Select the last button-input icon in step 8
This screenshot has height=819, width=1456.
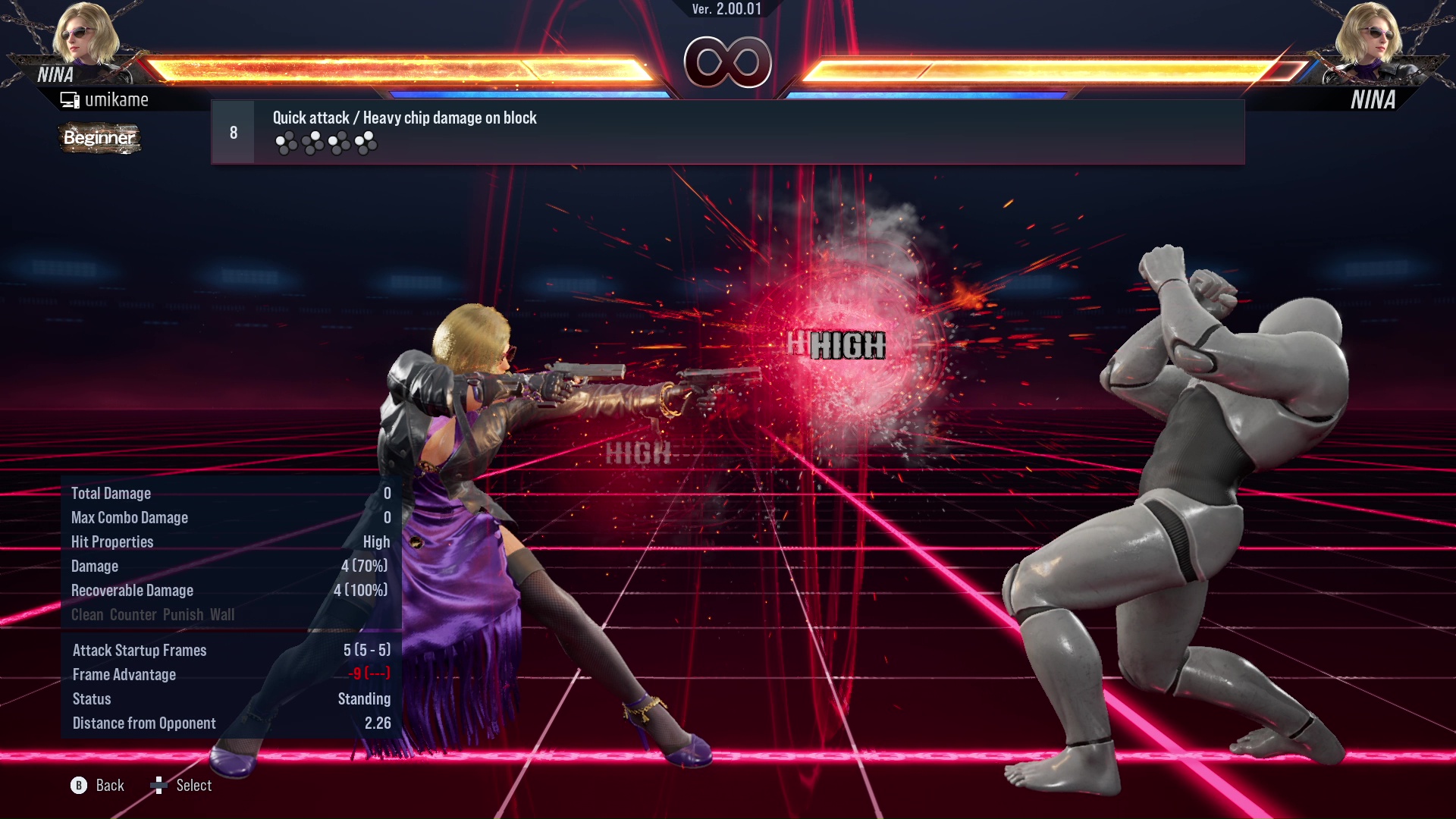tap(367, 140)
